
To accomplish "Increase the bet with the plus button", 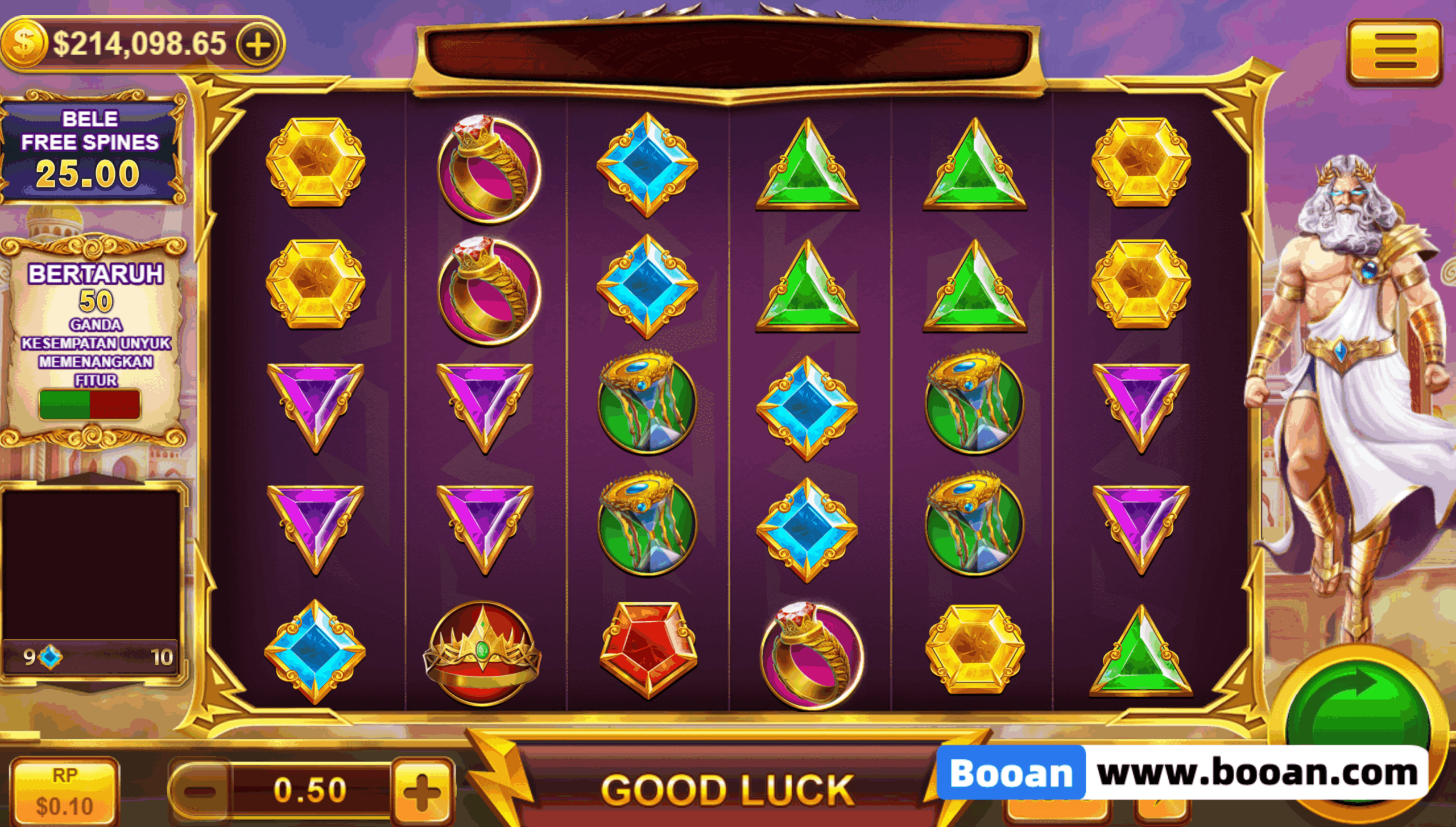I will 422,791.
